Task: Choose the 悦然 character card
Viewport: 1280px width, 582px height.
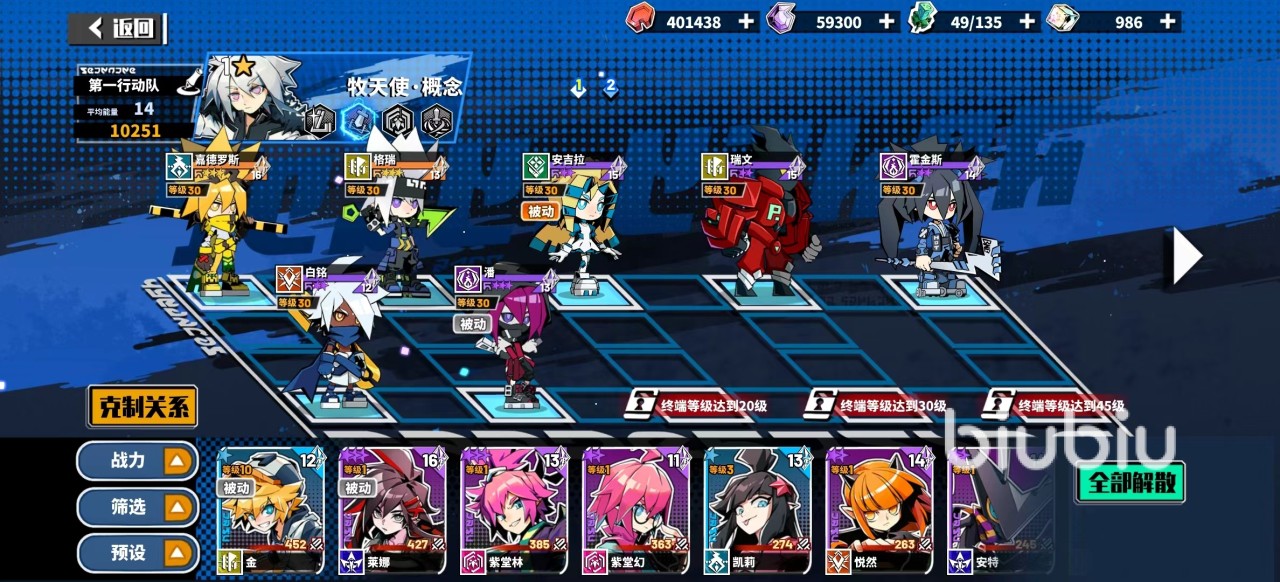Action: [x=879, y=510]
